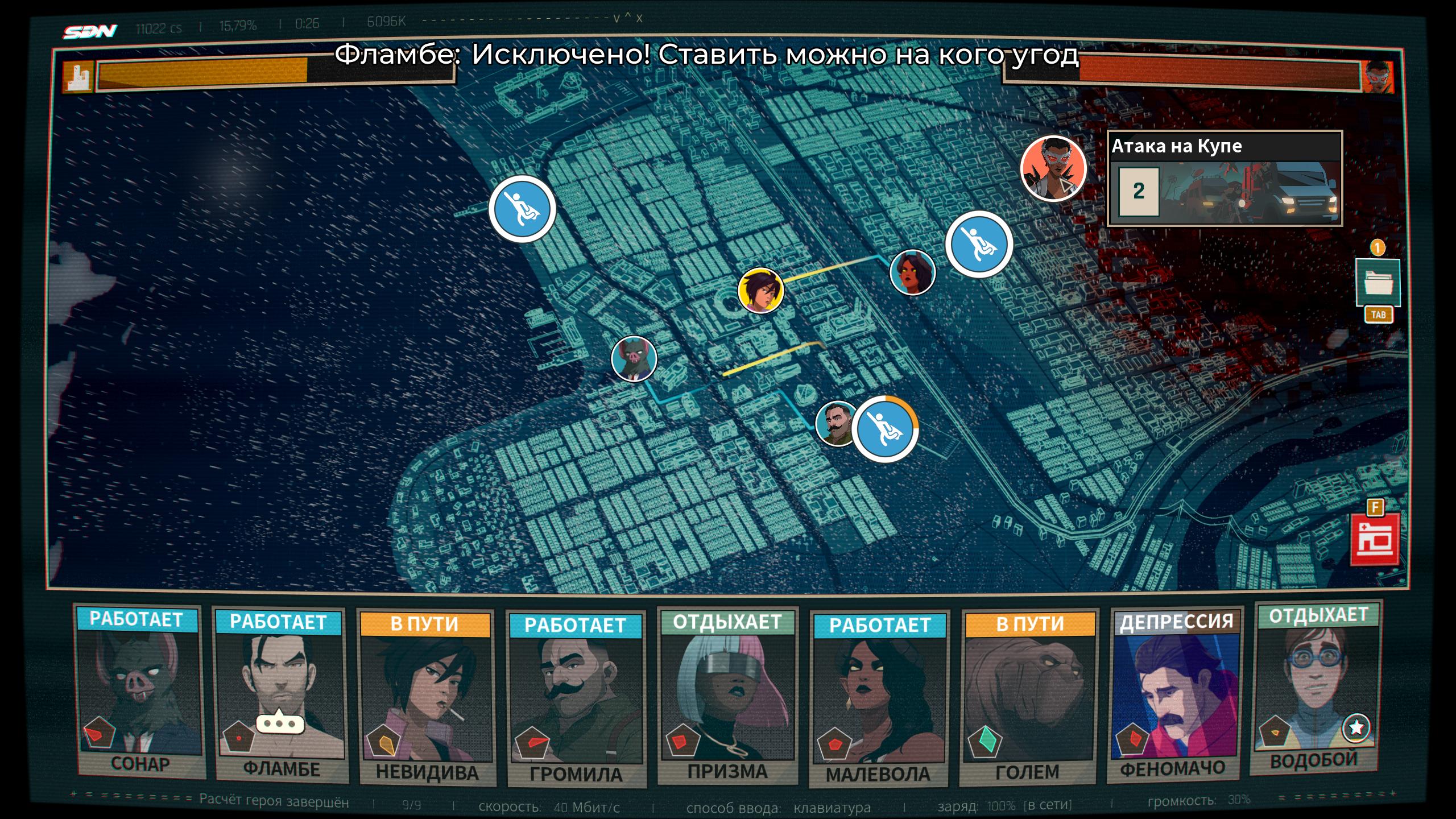Select Невидива's yellow-ringed map portrait
Screen dimensions: 1456x819
point(761,291)
